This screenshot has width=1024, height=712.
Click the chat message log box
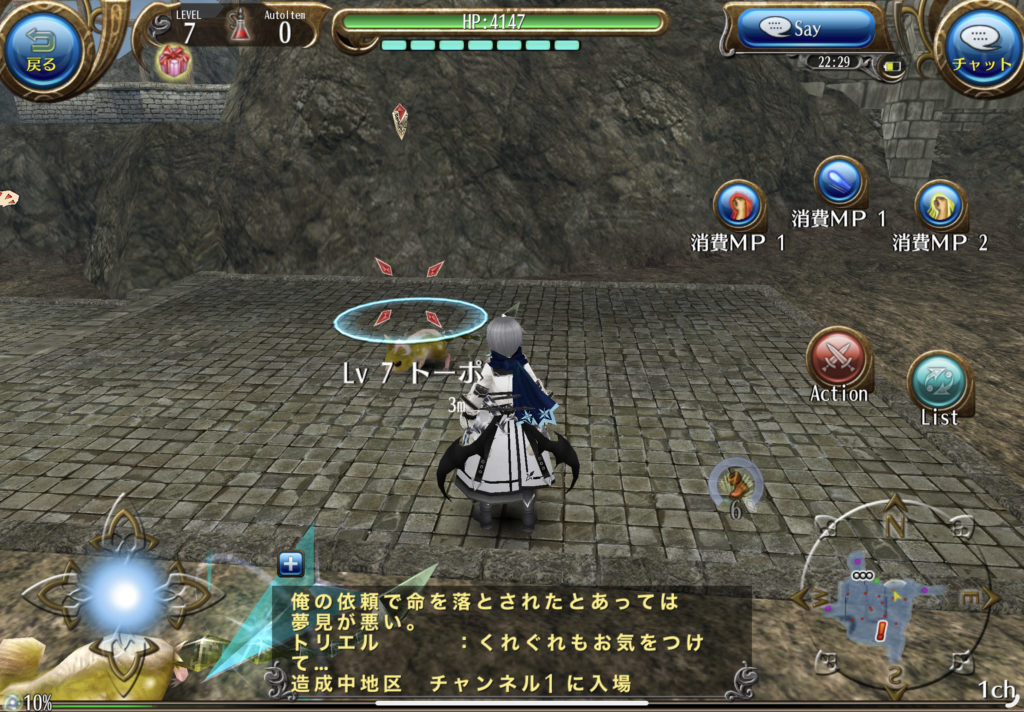point(510,640)
